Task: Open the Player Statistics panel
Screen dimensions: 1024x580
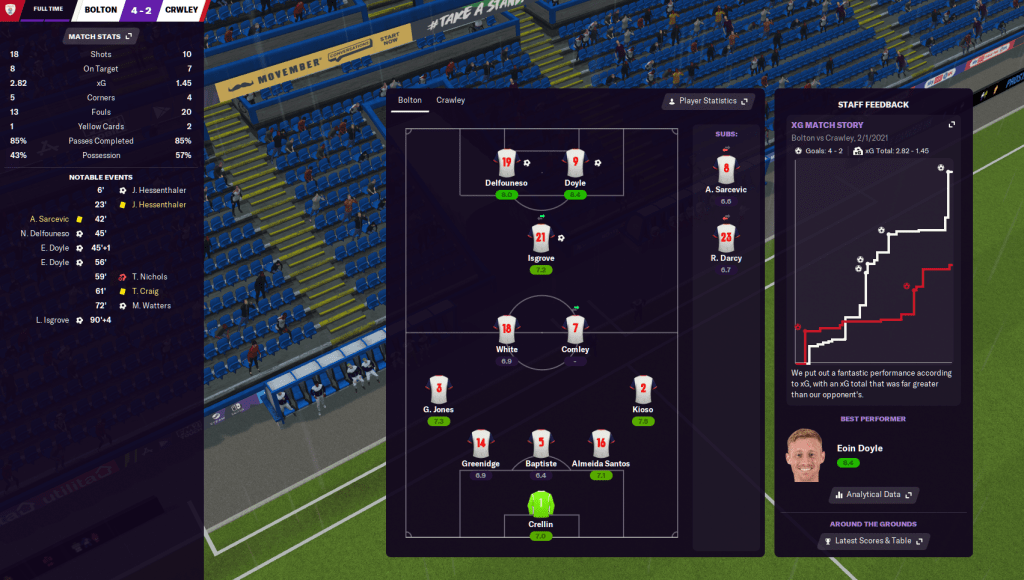Action: click(x=707, y=101)
